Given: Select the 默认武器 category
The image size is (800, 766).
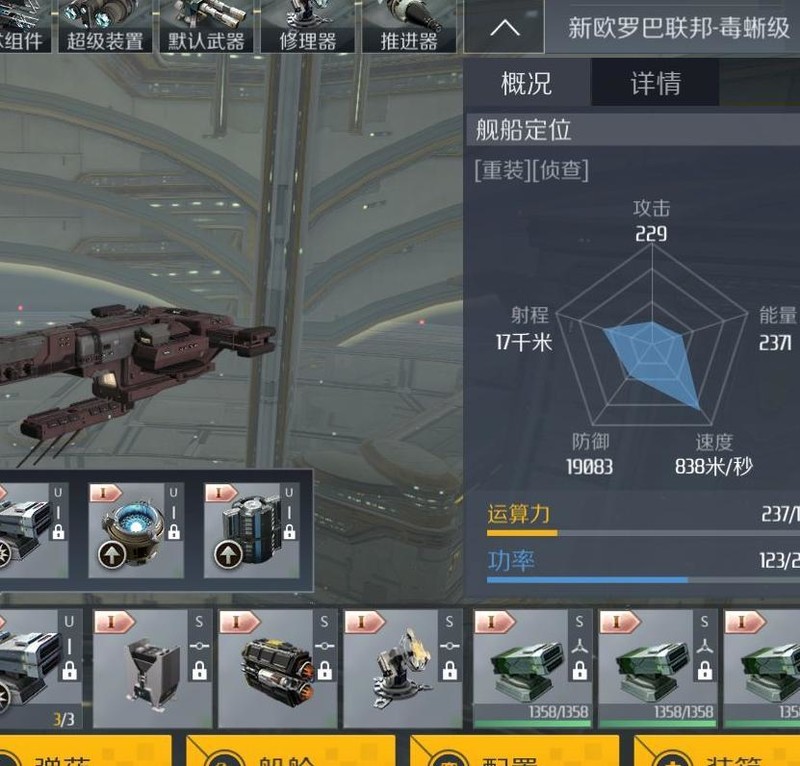Looking at the screenshot, I should [x=204, y=26].
